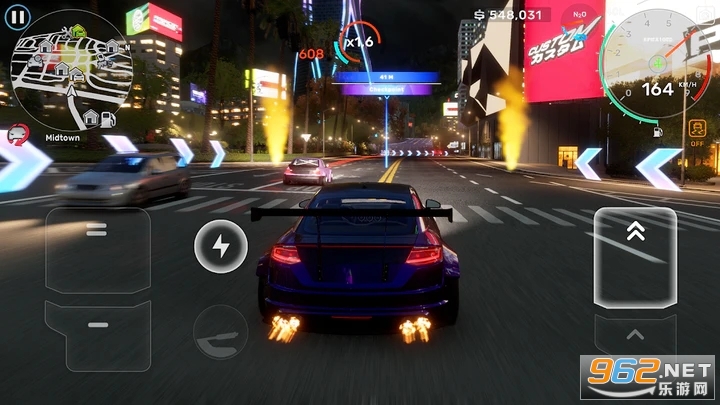The image size is (720, 405).
Task: Pause the race
Action: click(x=17, y=17)
